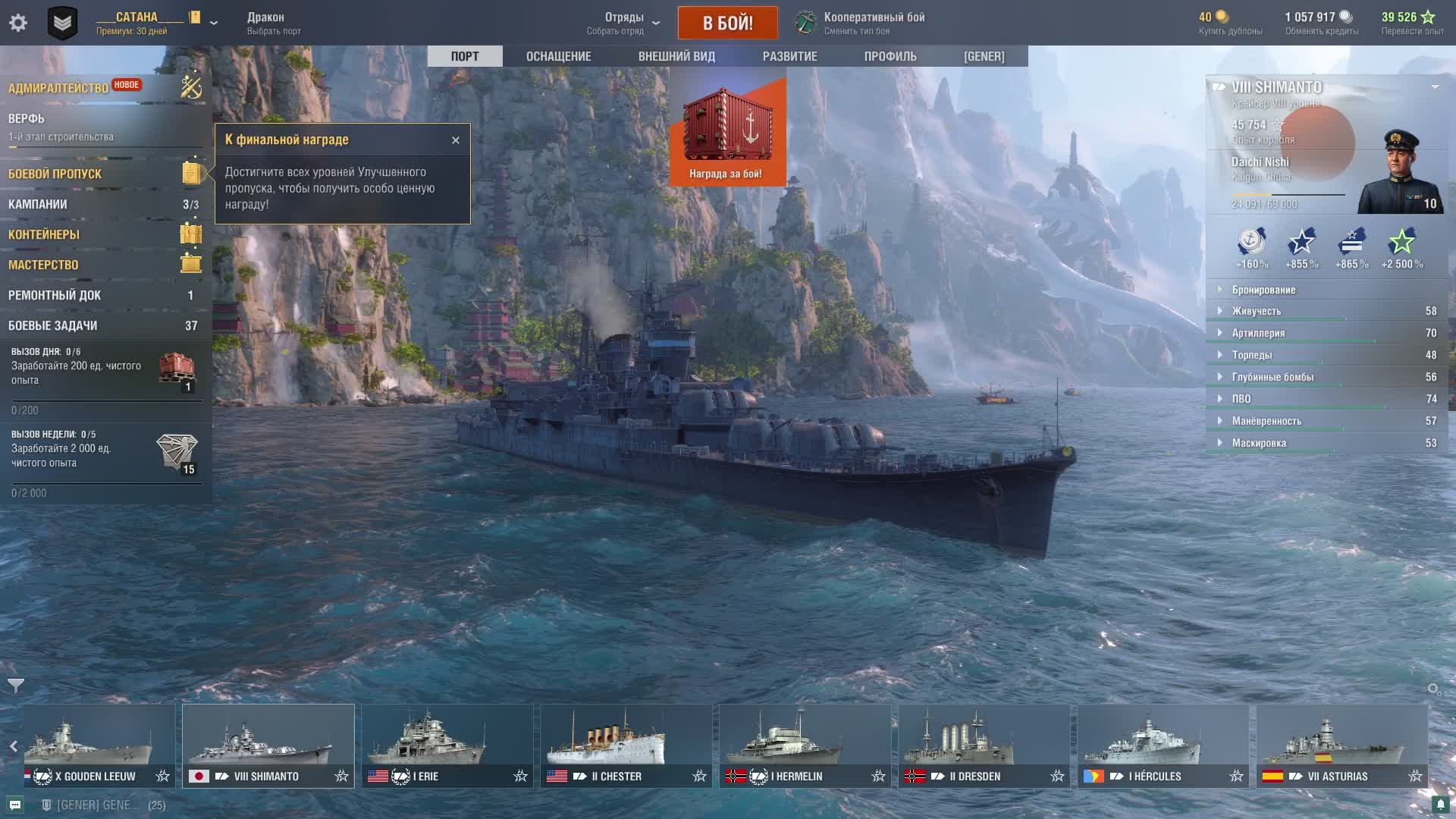Close the К финальной награде tooltip
The width and height of the screenshot is (1456, 819).
(456, 140)
